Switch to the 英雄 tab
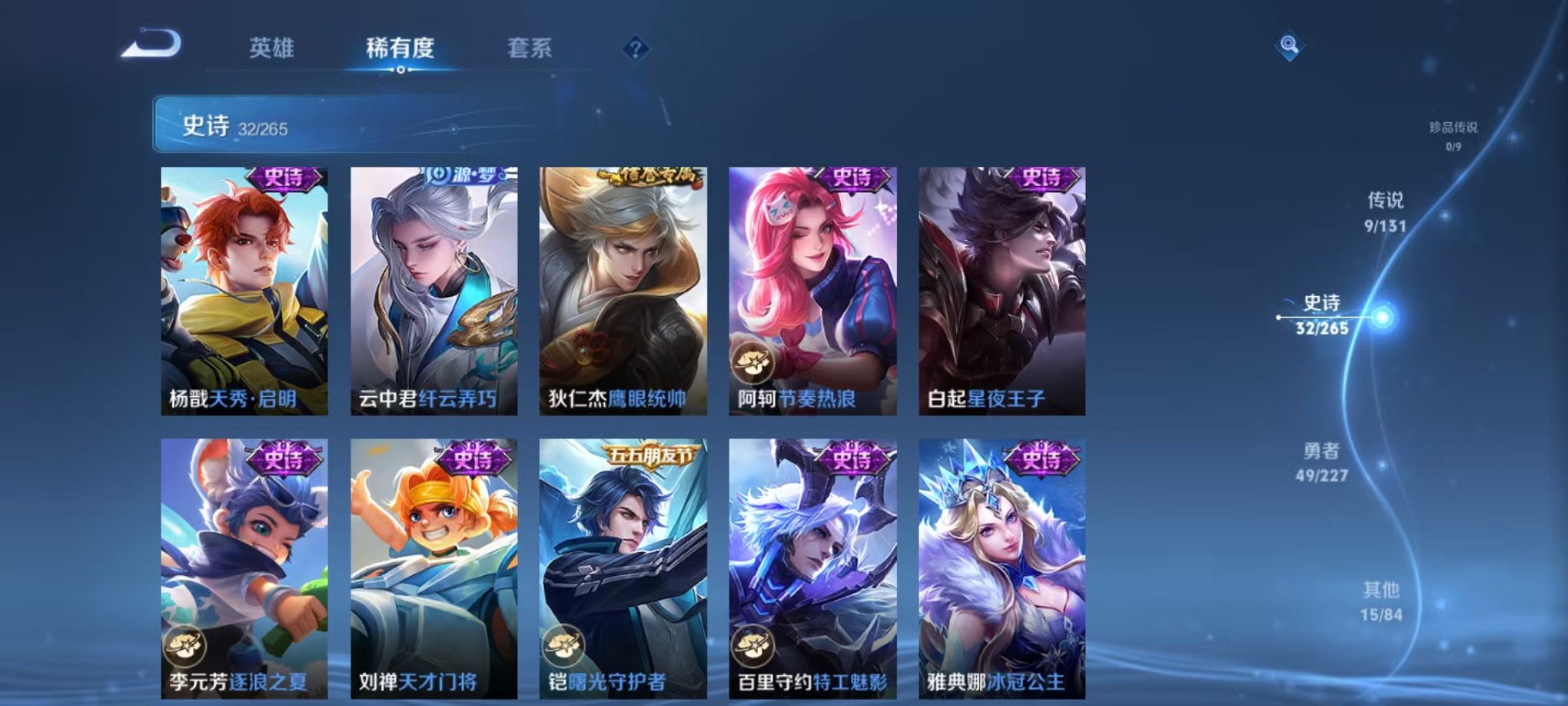 (x=271, y=48)
